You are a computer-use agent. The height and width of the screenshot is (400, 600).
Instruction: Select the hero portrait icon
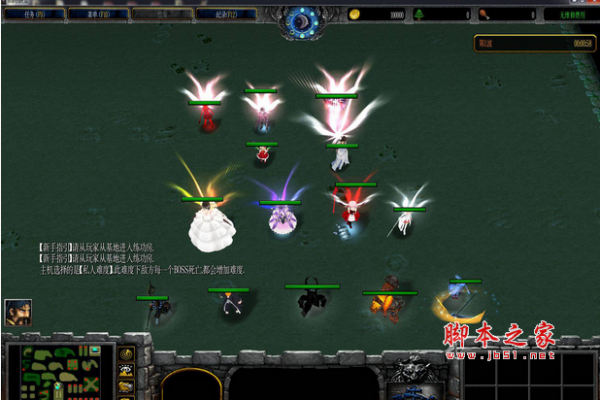(x=18, y=312)
